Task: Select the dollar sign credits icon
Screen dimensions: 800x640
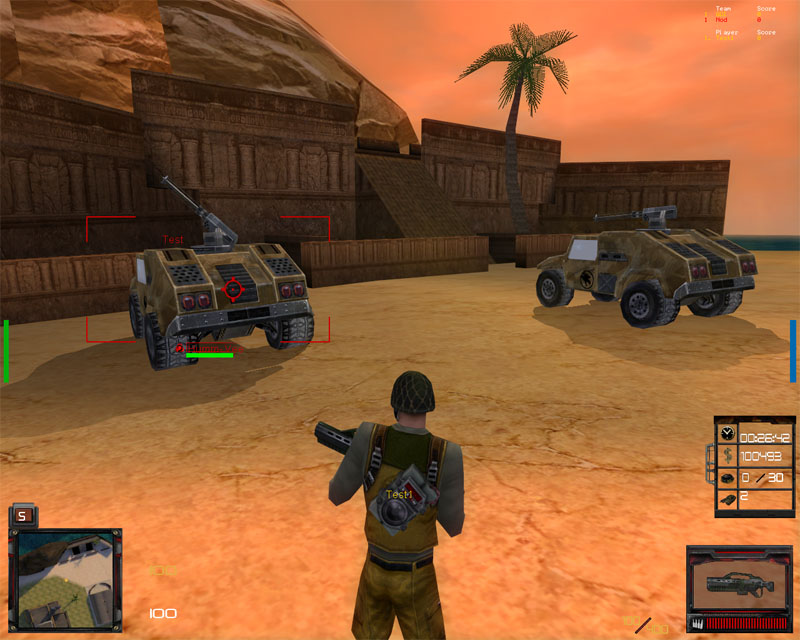Action: tap(727, 456)
